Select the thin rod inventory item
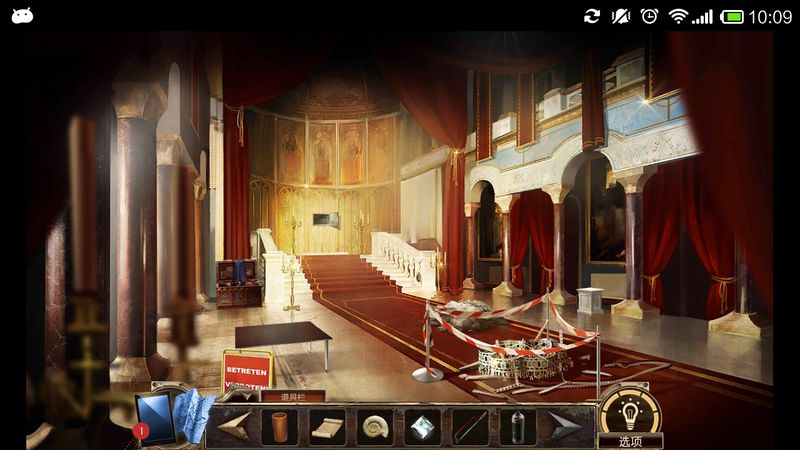 [x=470, y=427]
